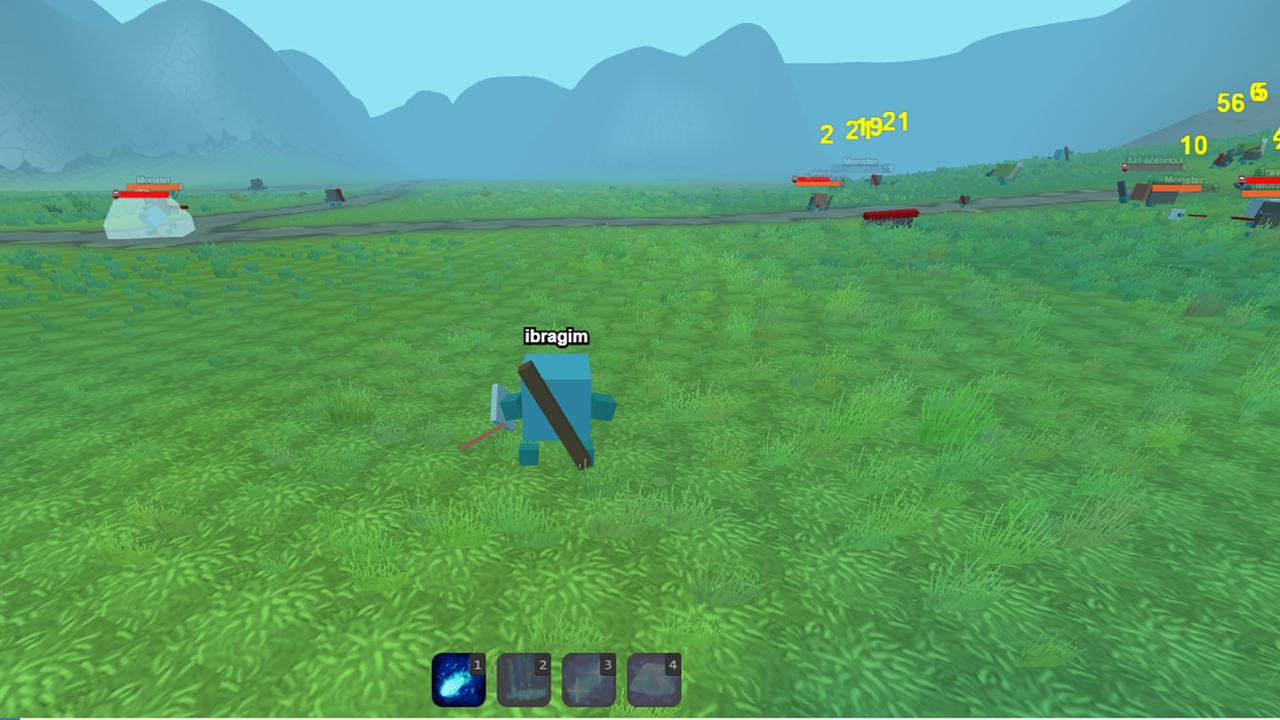Click the skull icon beside XxFaZehnkxX's health bar
Screen dimensions: 1280x720
1124,167
